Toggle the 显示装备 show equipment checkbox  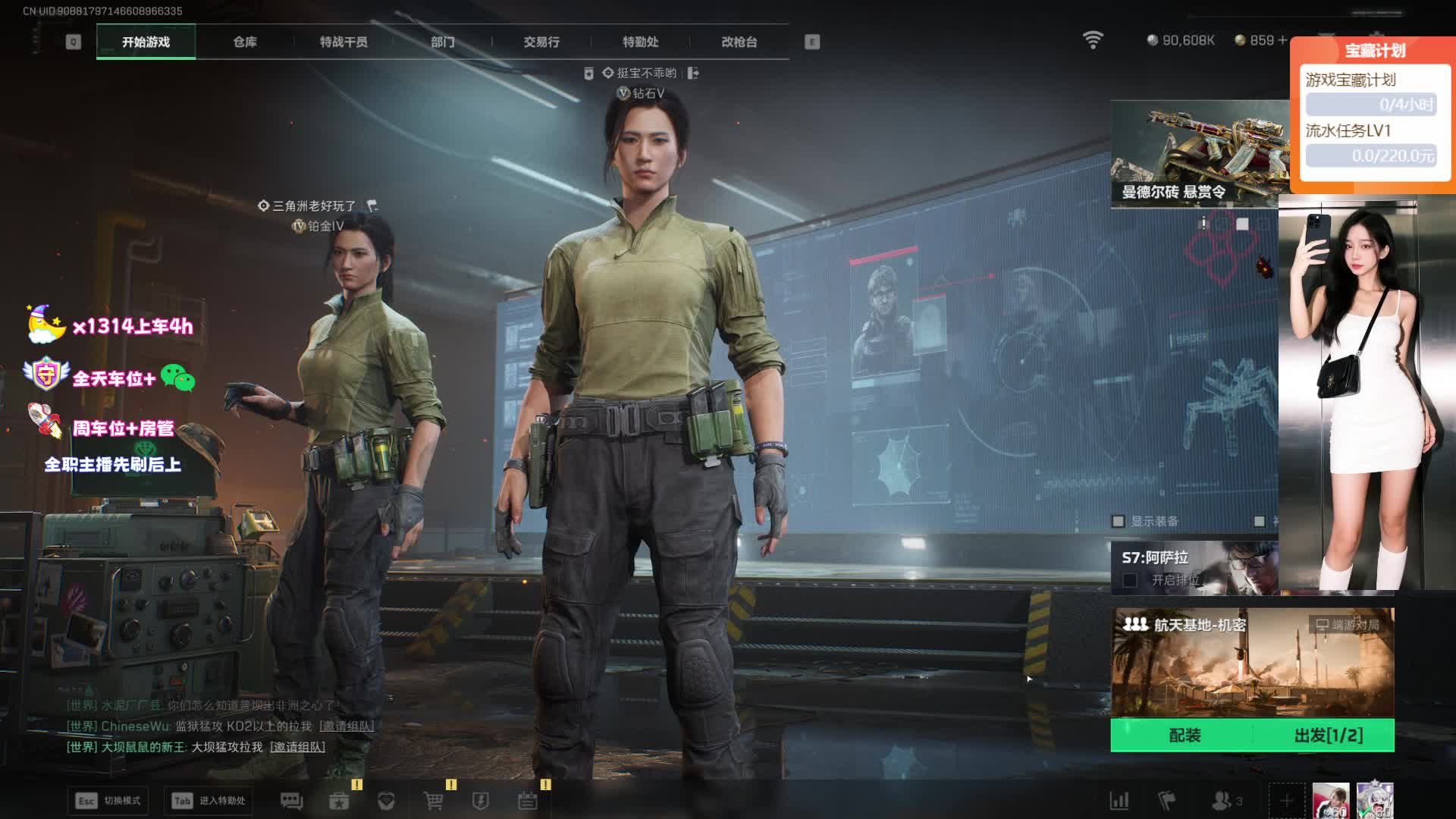[1118, 521]
